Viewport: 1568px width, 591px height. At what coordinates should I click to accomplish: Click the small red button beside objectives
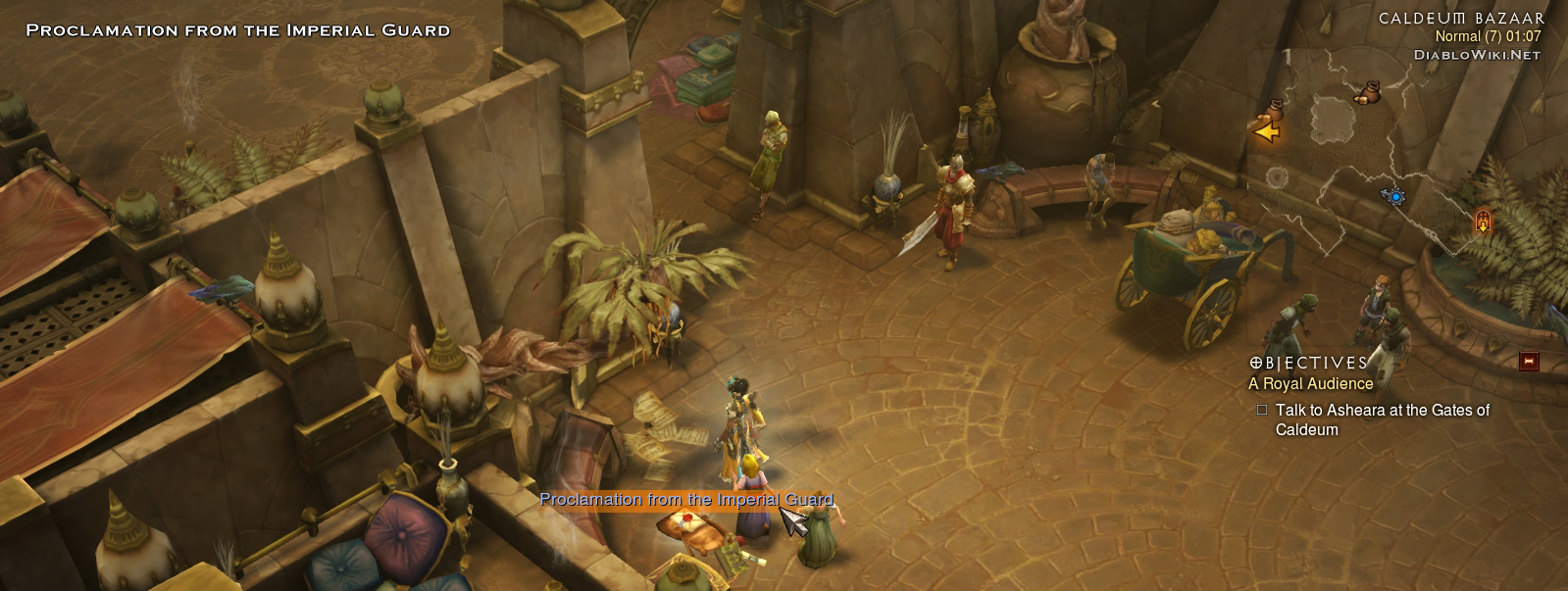[1528, 362]
